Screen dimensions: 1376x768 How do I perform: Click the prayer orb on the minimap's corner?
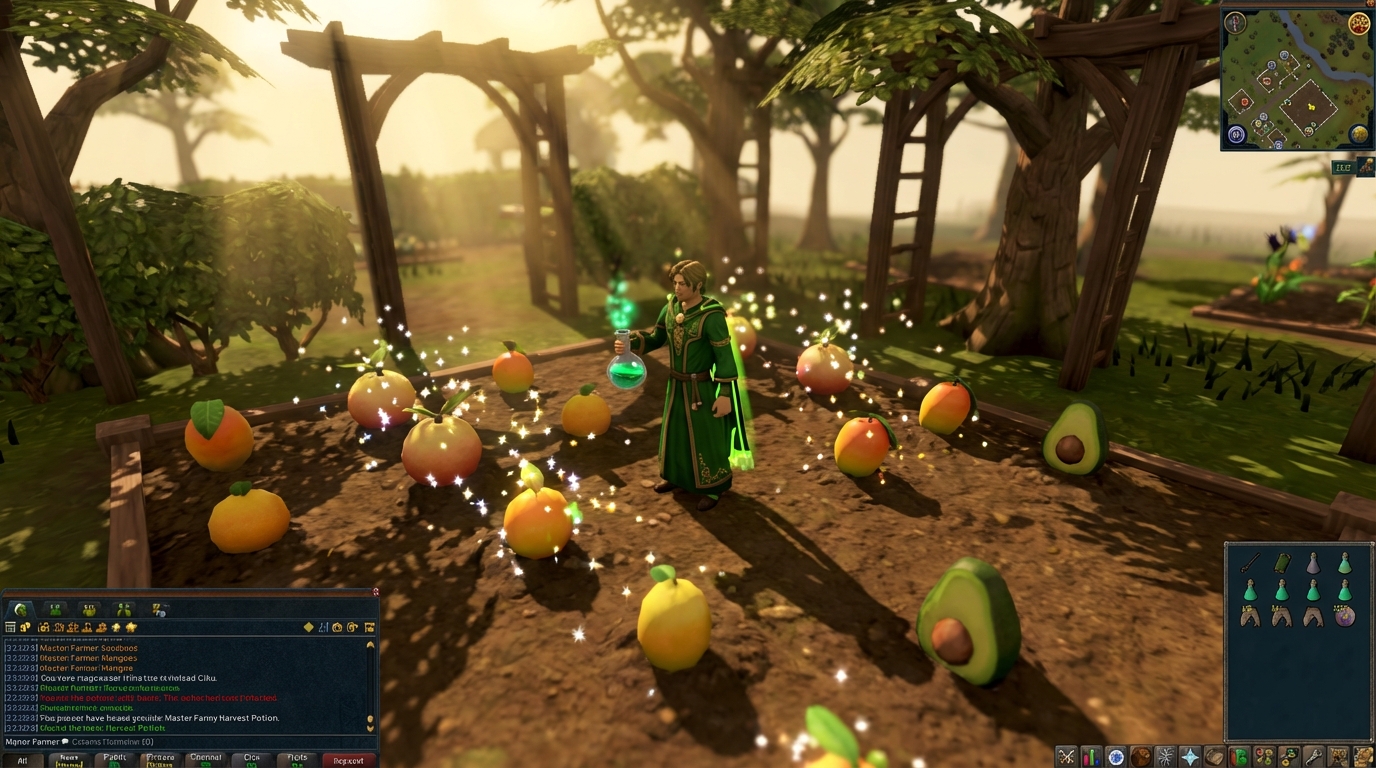pos(1236,134)
